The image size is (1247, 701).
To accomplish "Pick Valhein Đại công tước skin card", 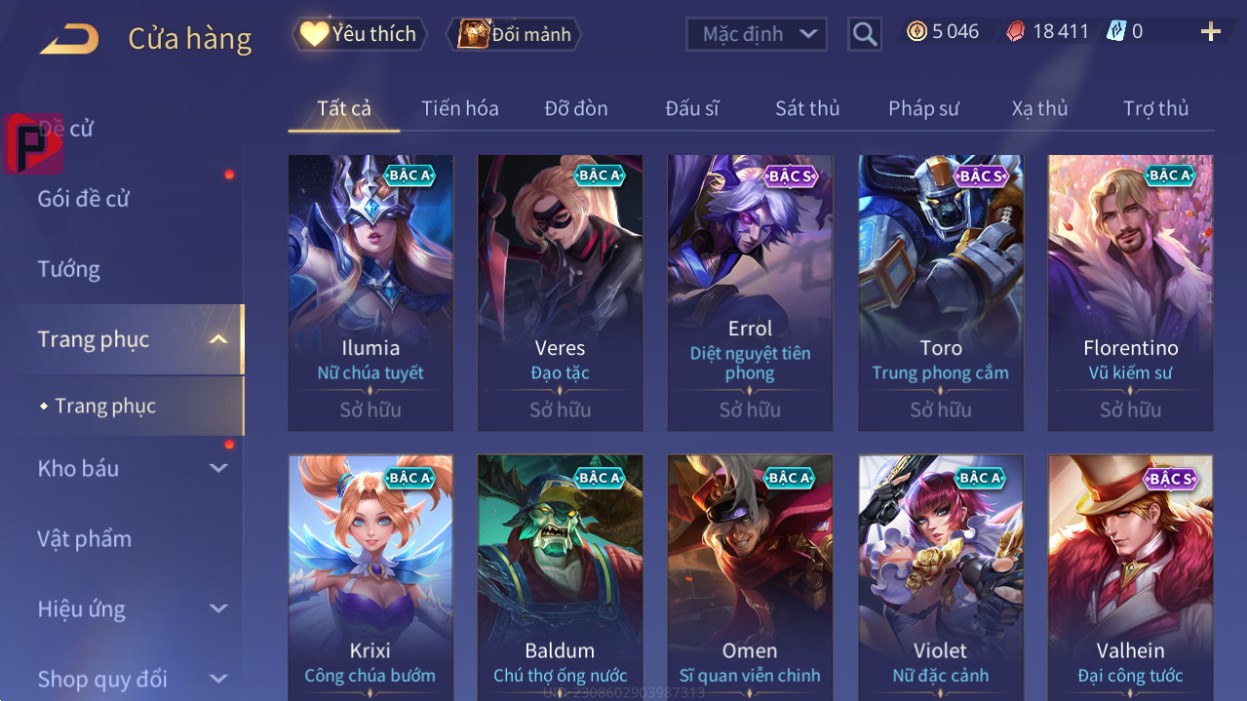I will 1130,577.
